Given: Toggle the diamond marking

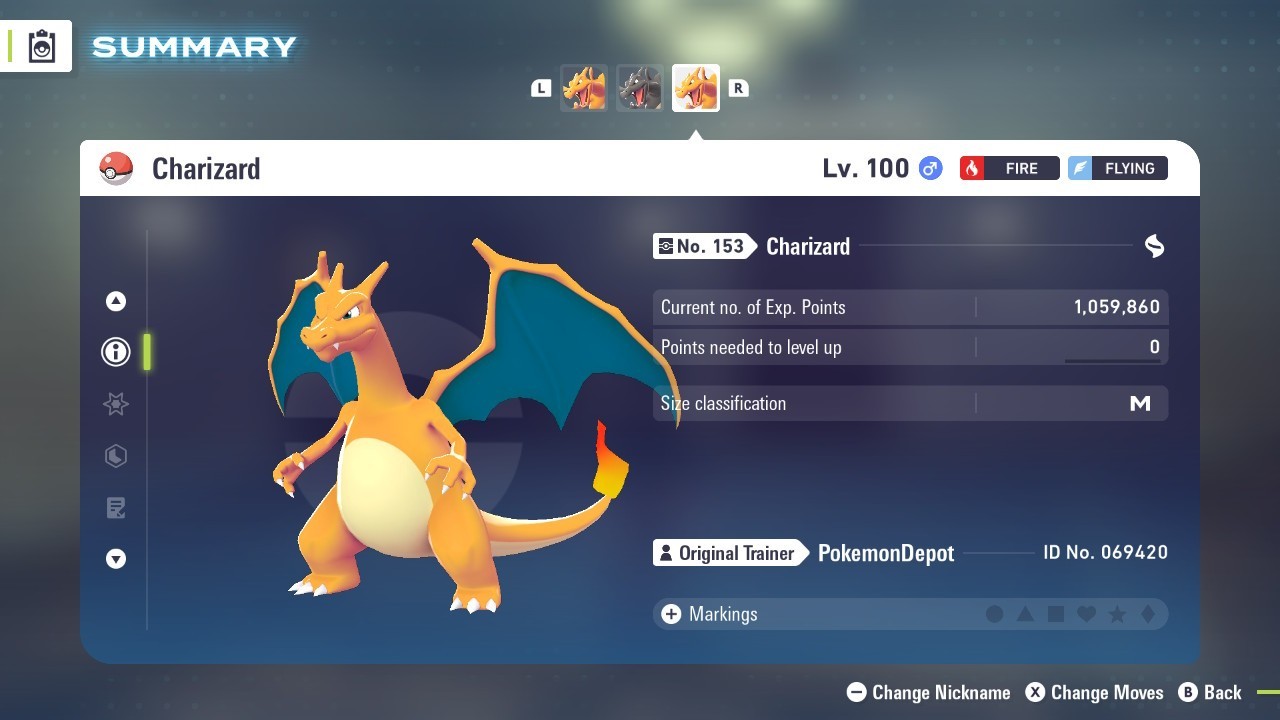Looking at the screenshot, I should click(1147, 614).
